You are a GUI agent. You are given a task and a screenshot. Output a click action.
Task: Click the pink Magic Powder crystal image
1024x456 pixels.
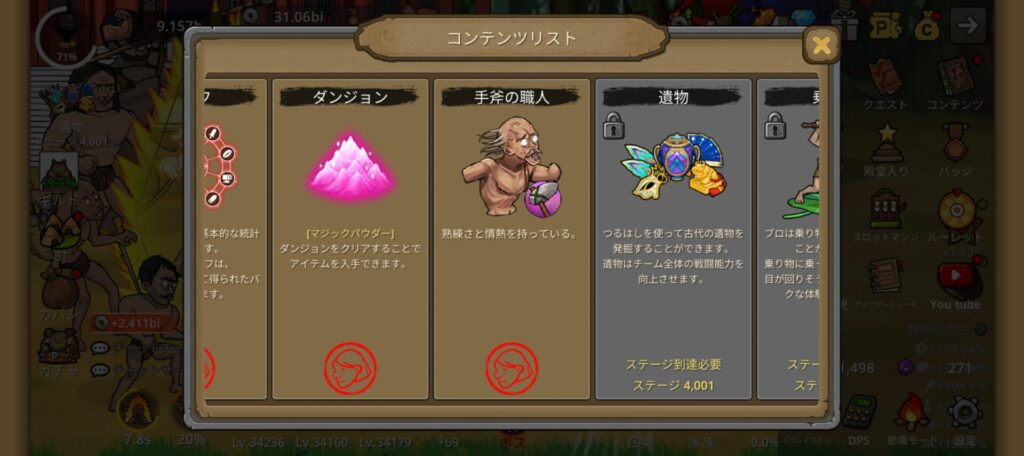350,165
